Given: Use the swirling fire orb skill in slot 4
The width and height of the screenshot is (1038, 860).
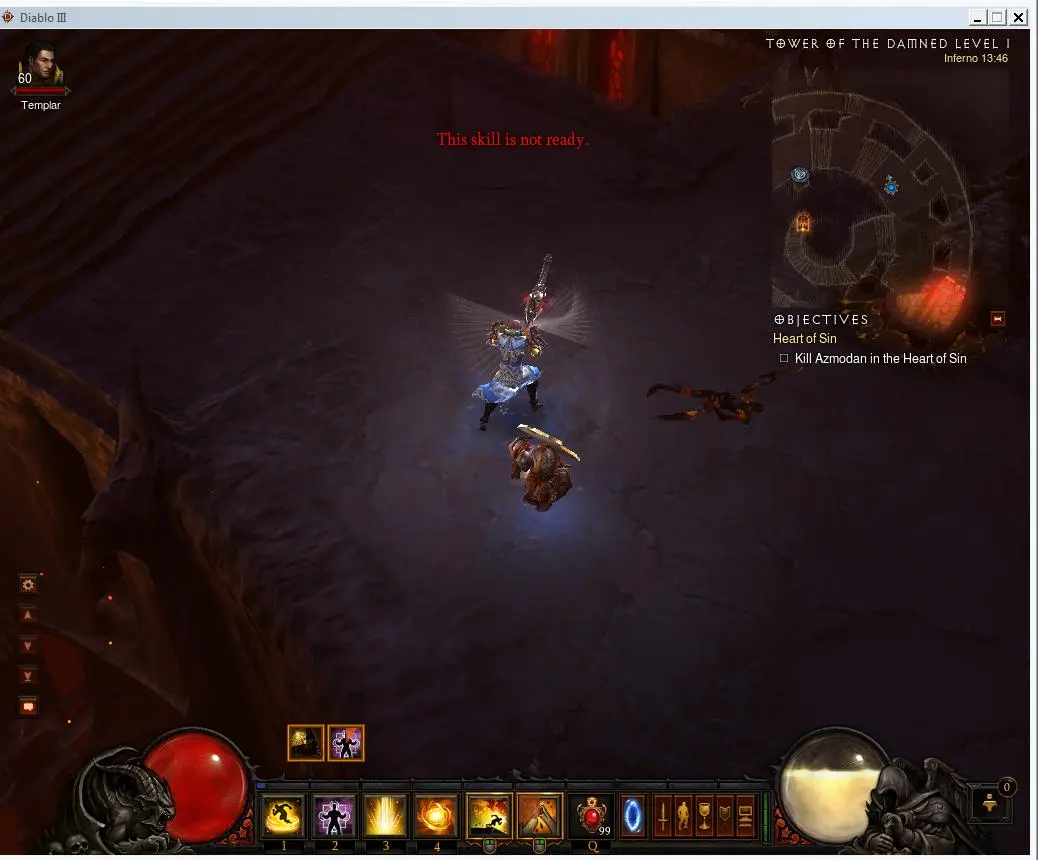Looking at the screenshot, I should [436, 816].
